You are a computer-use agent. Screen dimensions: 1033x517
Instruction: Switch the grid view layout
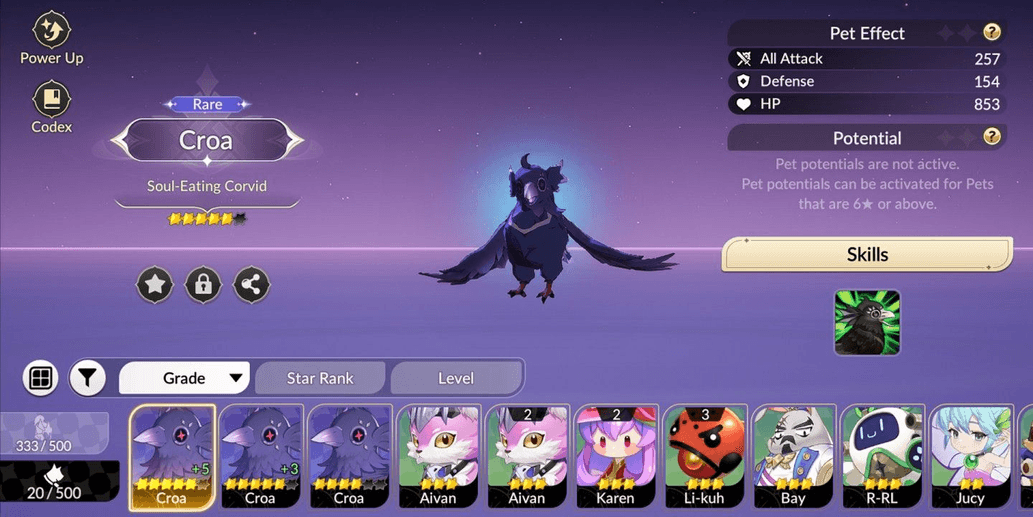[41, 378]
